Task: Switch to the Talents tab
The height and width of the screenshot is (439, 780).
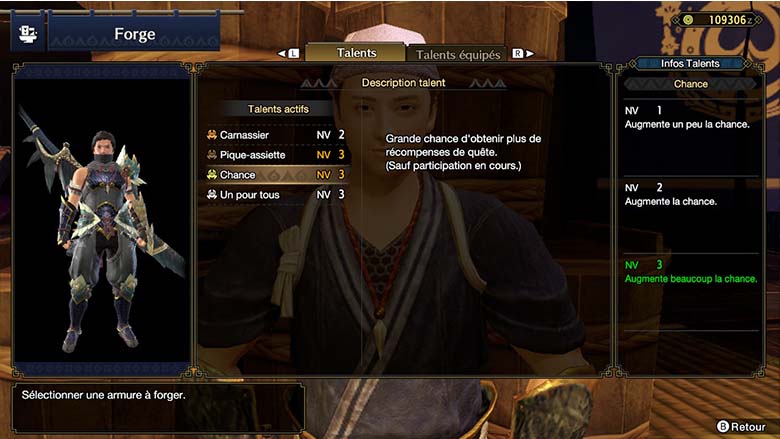Action: [x=355, y=53]
